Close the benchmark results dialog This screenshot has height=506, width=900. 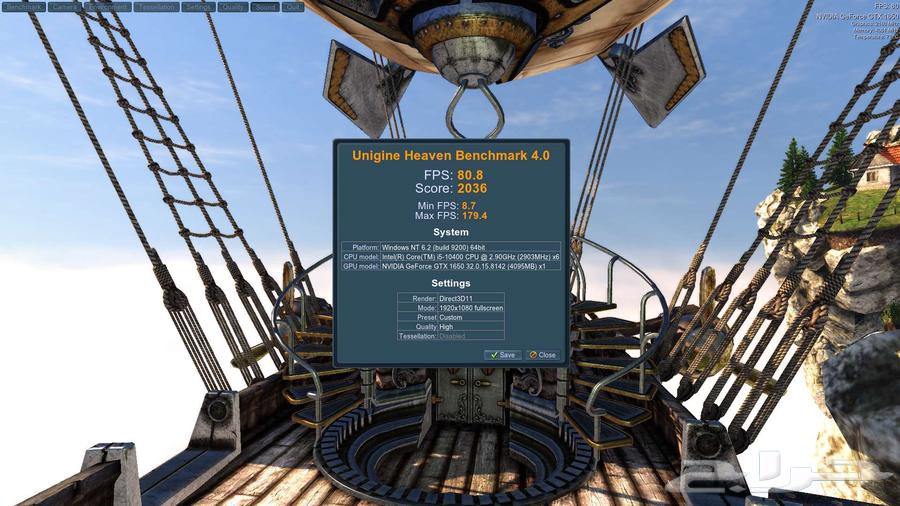(x=543, y=355)
